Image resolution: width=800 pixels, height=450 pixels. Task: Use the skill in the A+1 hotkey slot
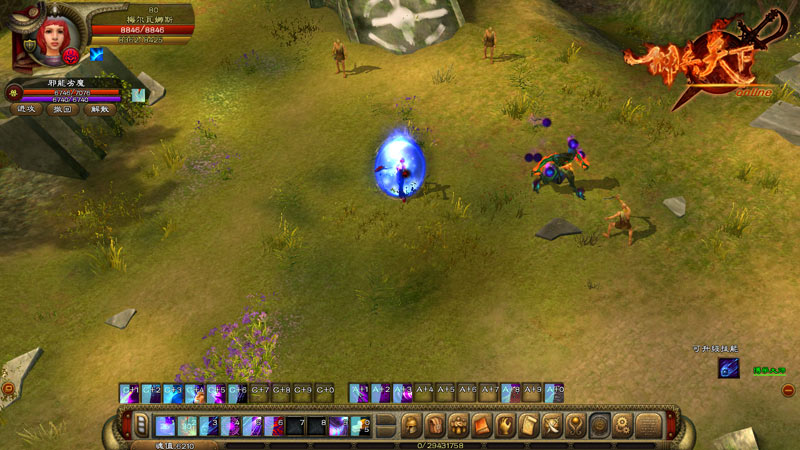pos(359,393)
